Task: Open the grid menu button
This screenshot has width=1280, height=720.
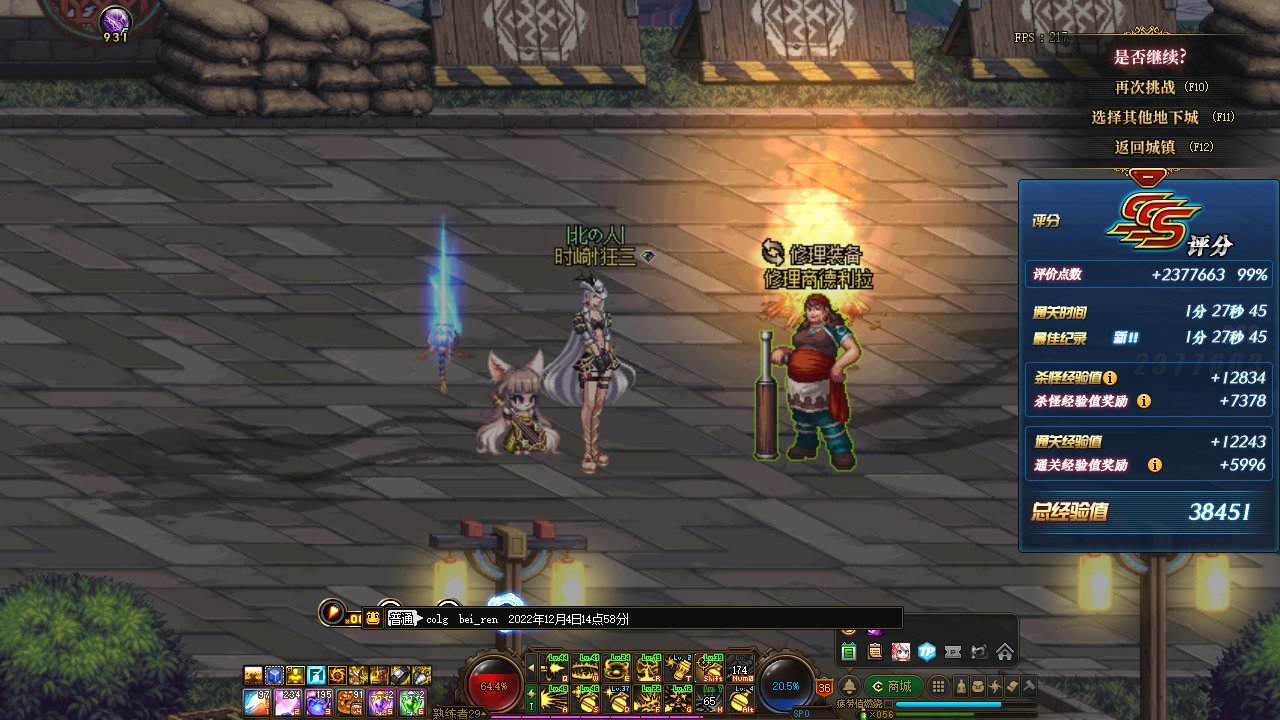Action: (x=938, y=686)
